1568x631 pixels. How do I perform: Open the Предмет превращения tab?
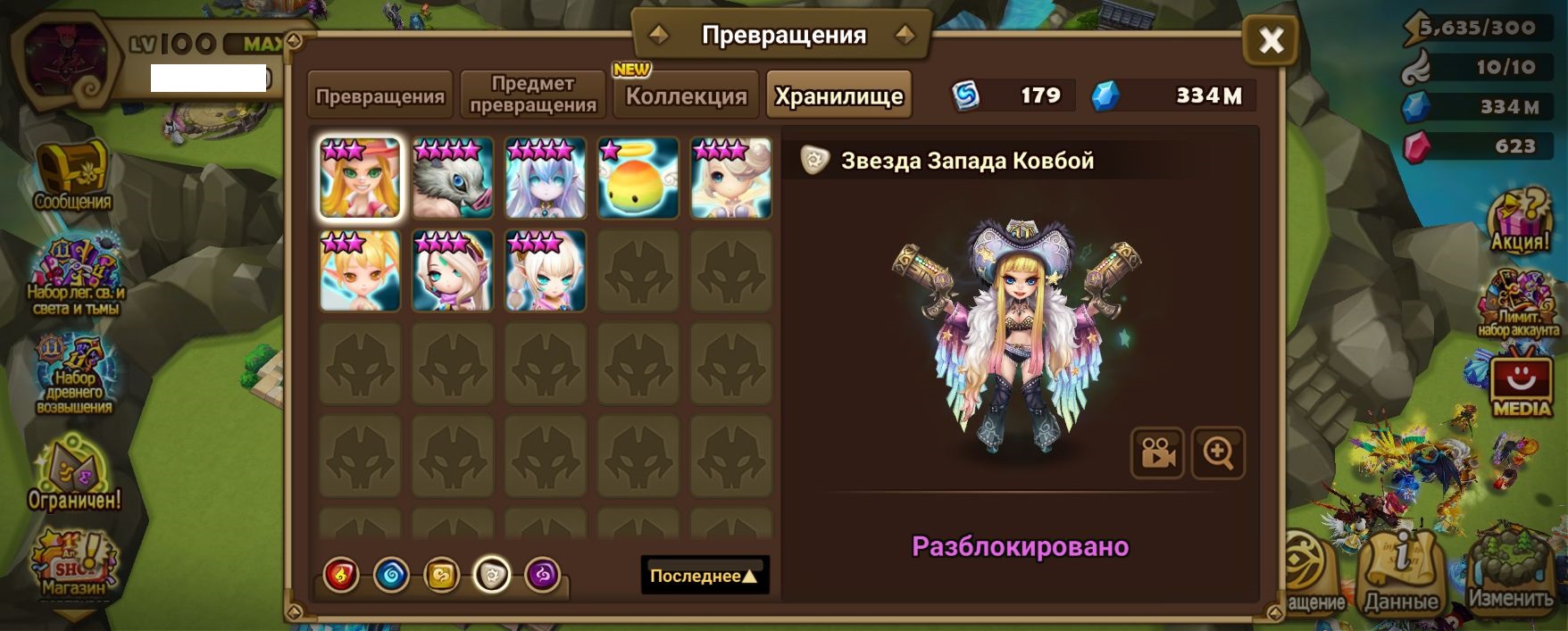(533, 95)
